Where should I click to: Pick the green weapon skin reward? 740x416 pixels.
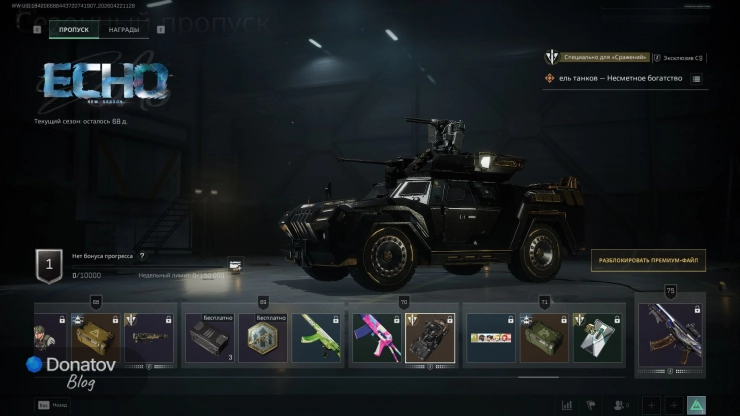pyautogui.click(x=318, y=338)
